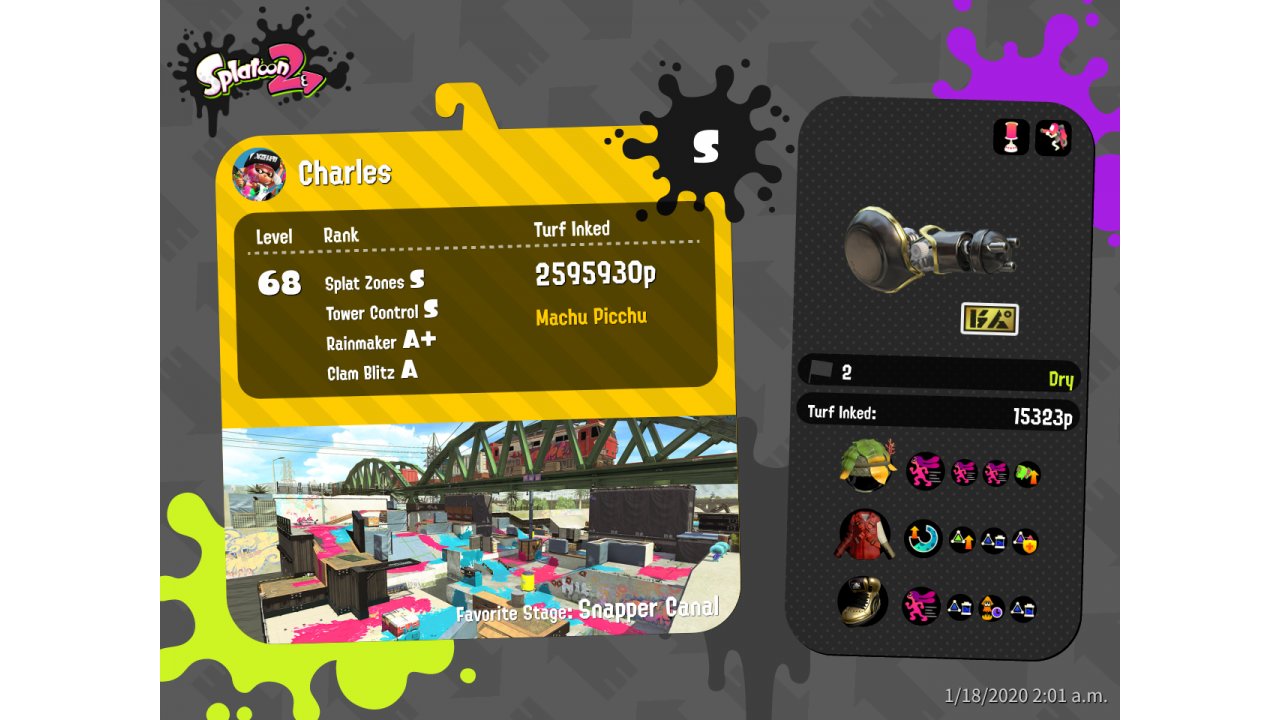Click the shoes' main ability icon
The height and width of the screenshot is (720, 1280).
tap(921, 606)
